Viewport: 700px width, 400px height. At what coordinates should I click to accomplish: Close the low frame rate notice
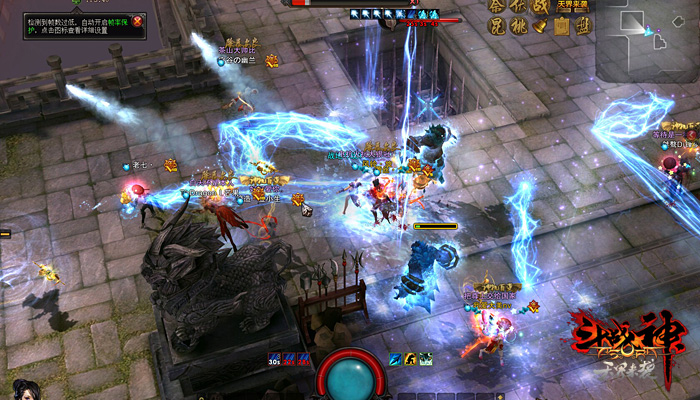coord(138,20)
